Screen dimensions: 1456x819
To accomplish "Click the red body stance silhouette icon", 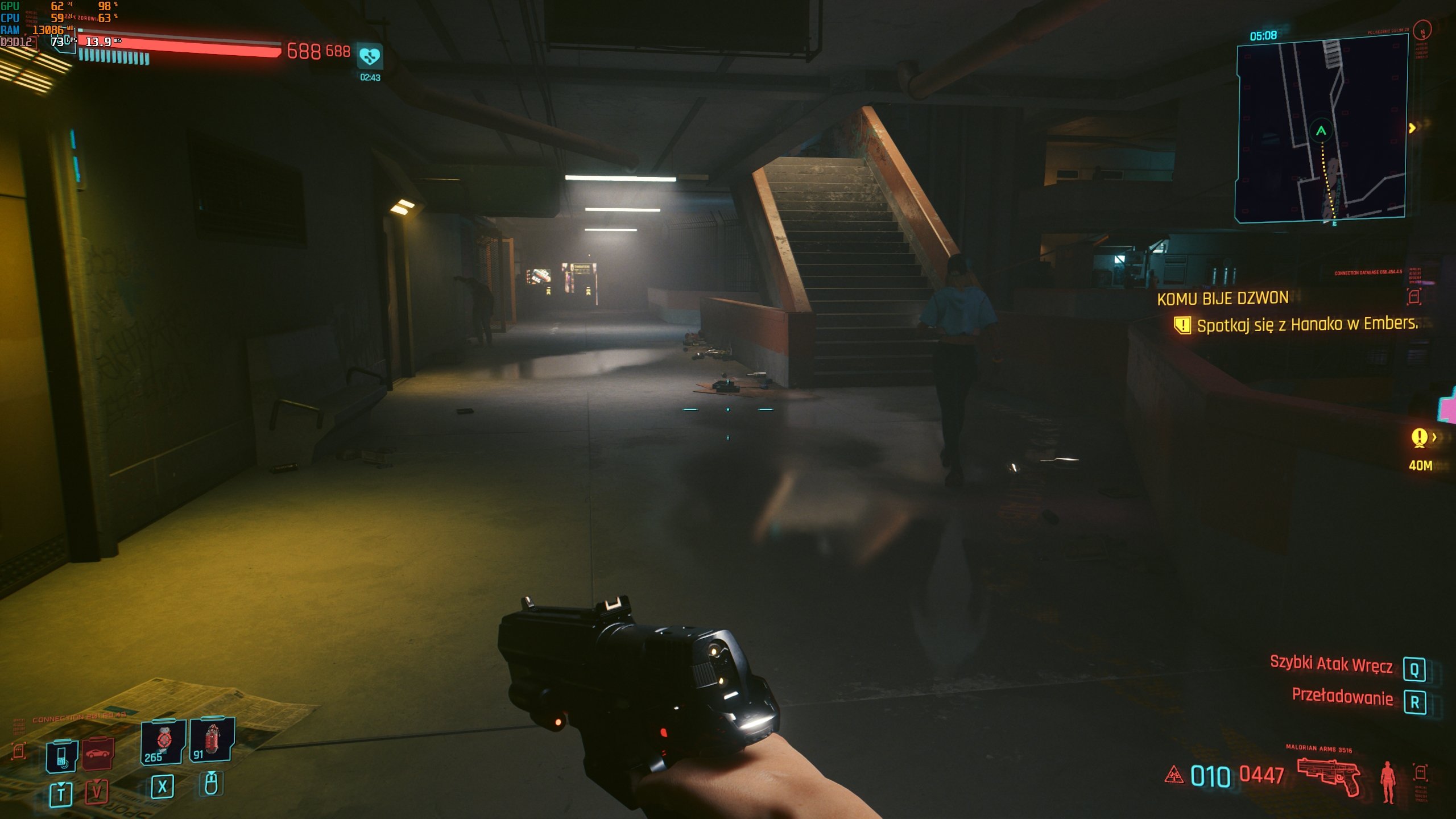I will (x=1388, y=781).
